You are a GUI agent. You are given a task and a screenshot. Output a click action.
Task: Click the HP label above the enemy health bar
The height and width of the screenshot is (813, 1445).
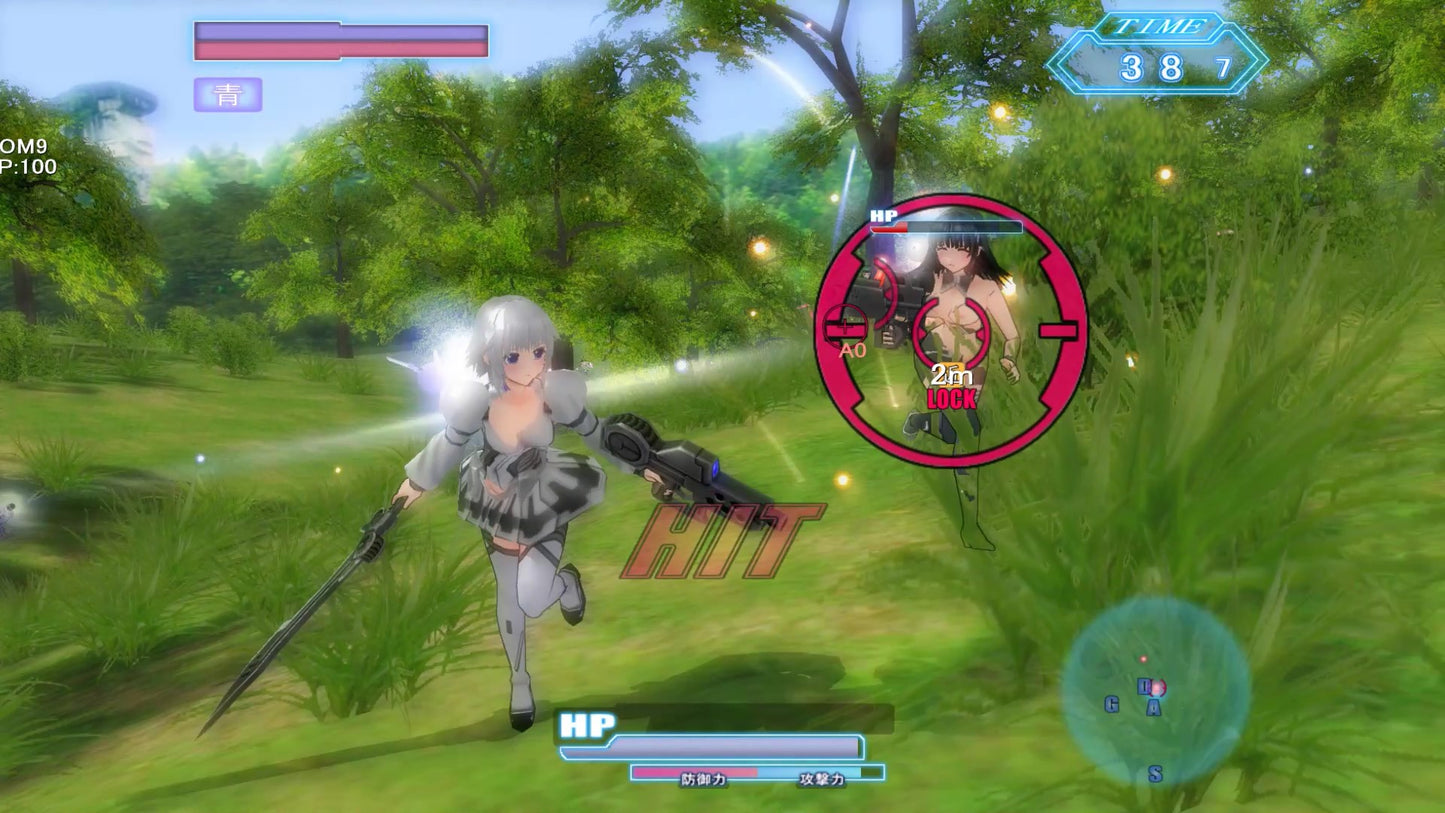pos(881,215)
